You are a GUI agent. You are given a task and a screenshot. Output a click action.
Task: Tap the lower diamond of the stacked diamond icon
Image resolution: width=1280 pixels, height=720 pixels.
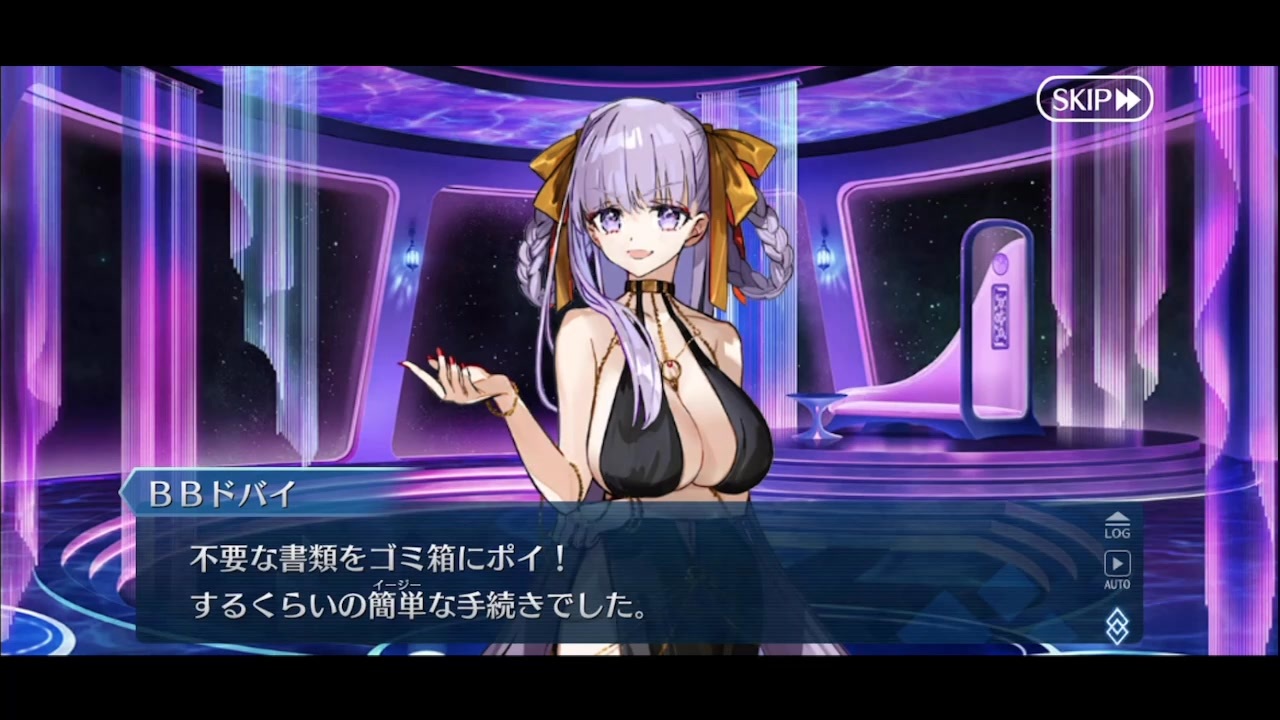coord(1117,634)
